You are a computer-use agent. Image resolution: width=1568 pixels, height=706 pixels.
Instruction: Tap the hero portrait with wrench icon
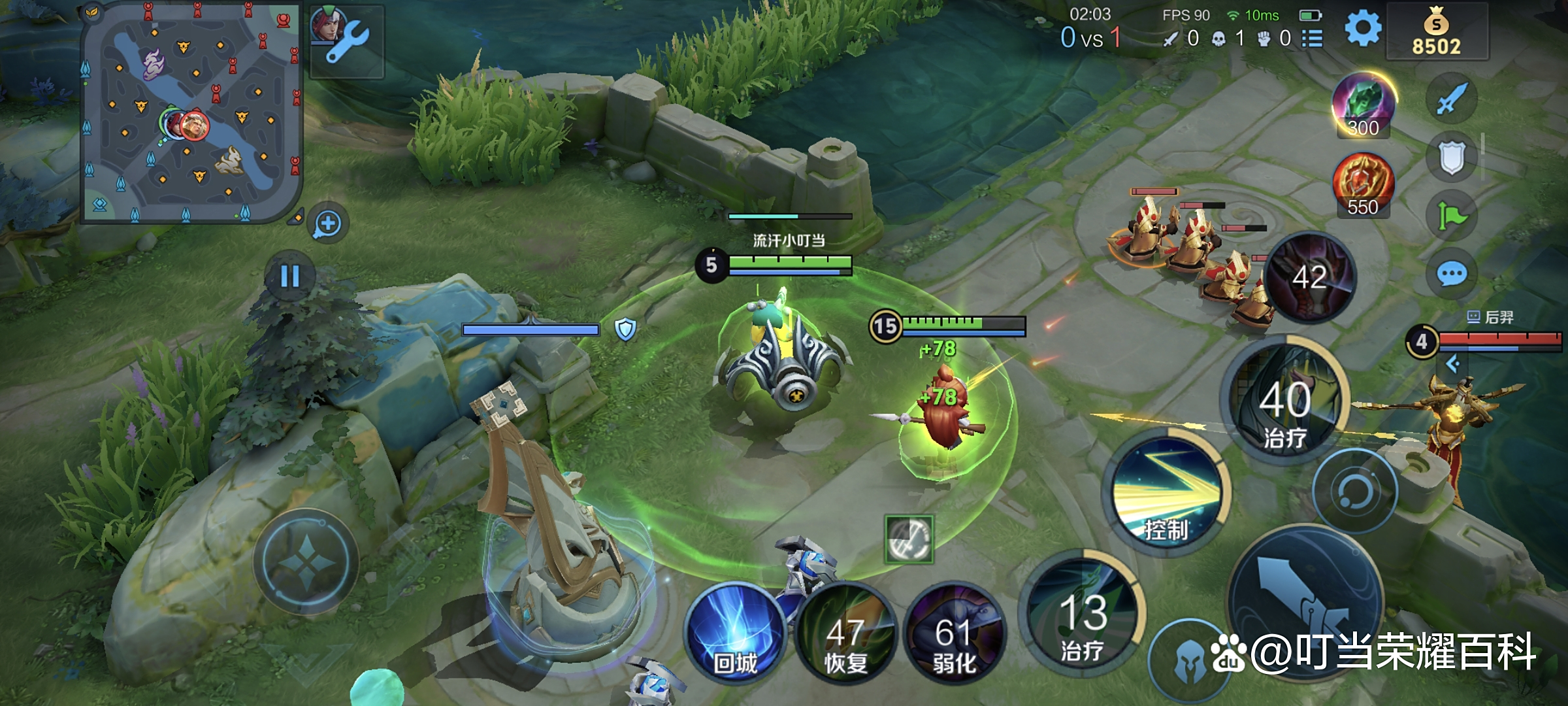click(346, 39)
